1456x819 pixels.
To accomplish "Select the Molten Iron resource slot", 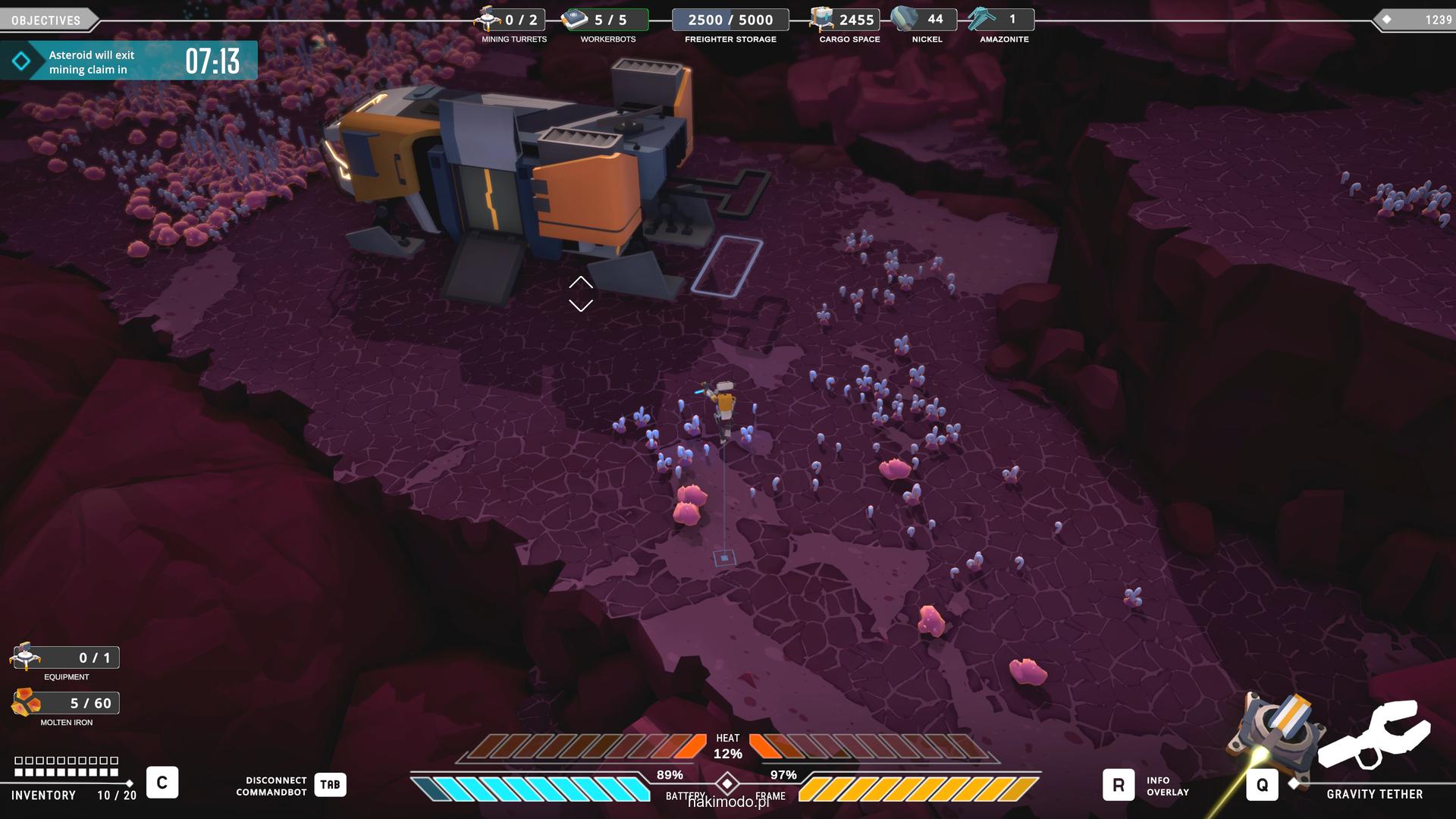I will (x=27, y=703).
